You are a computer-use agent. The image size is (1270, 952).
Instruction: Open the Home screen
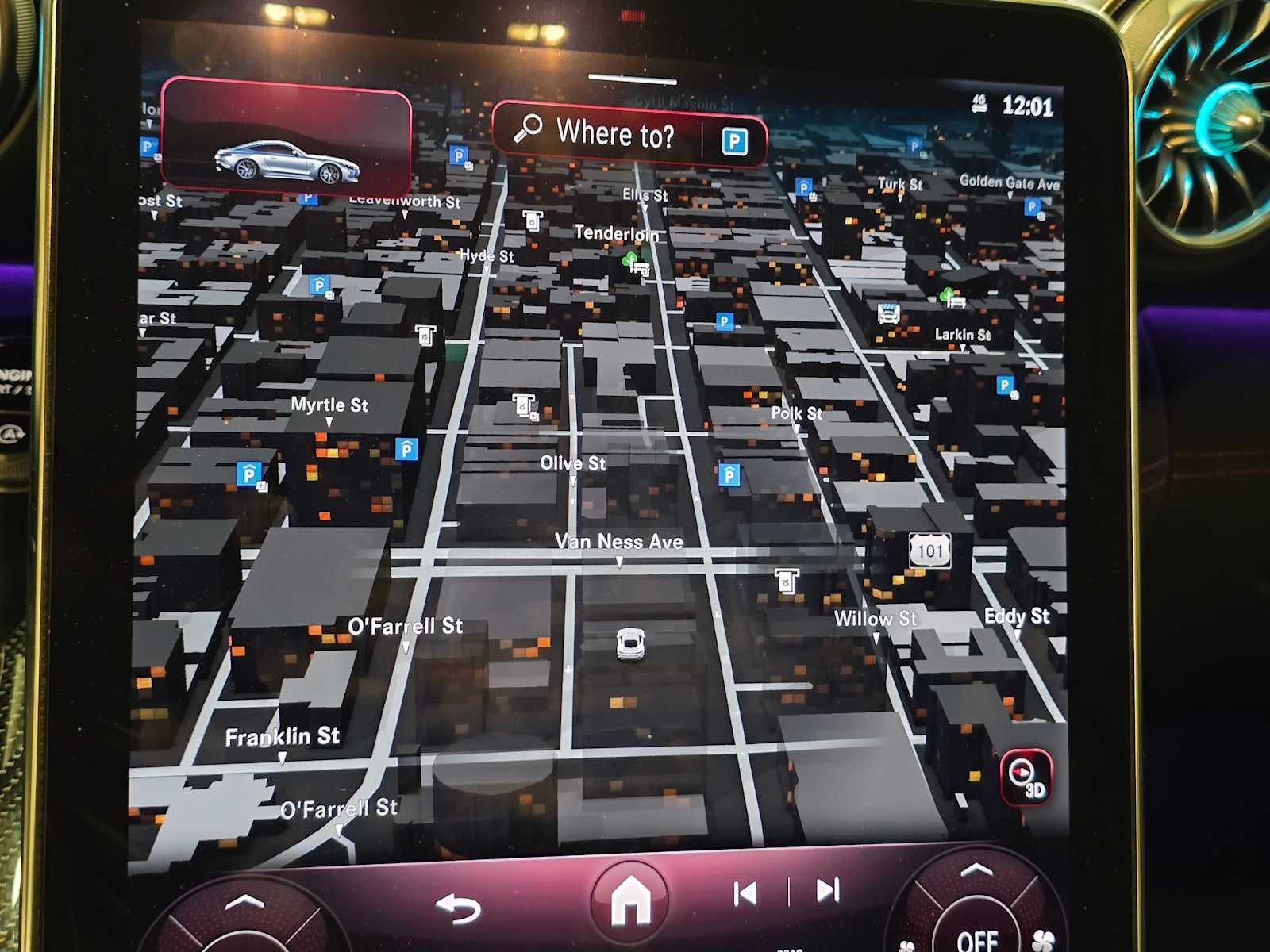(630, 900)
